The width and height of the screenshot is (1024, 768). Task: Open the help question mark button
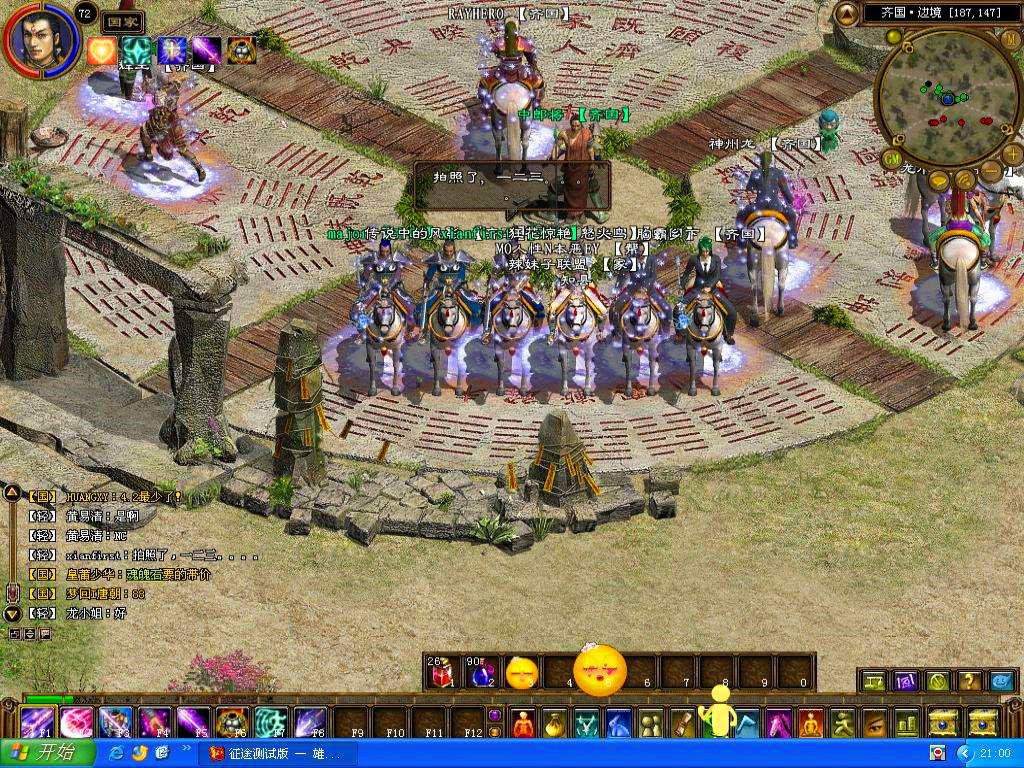point(969,681)
